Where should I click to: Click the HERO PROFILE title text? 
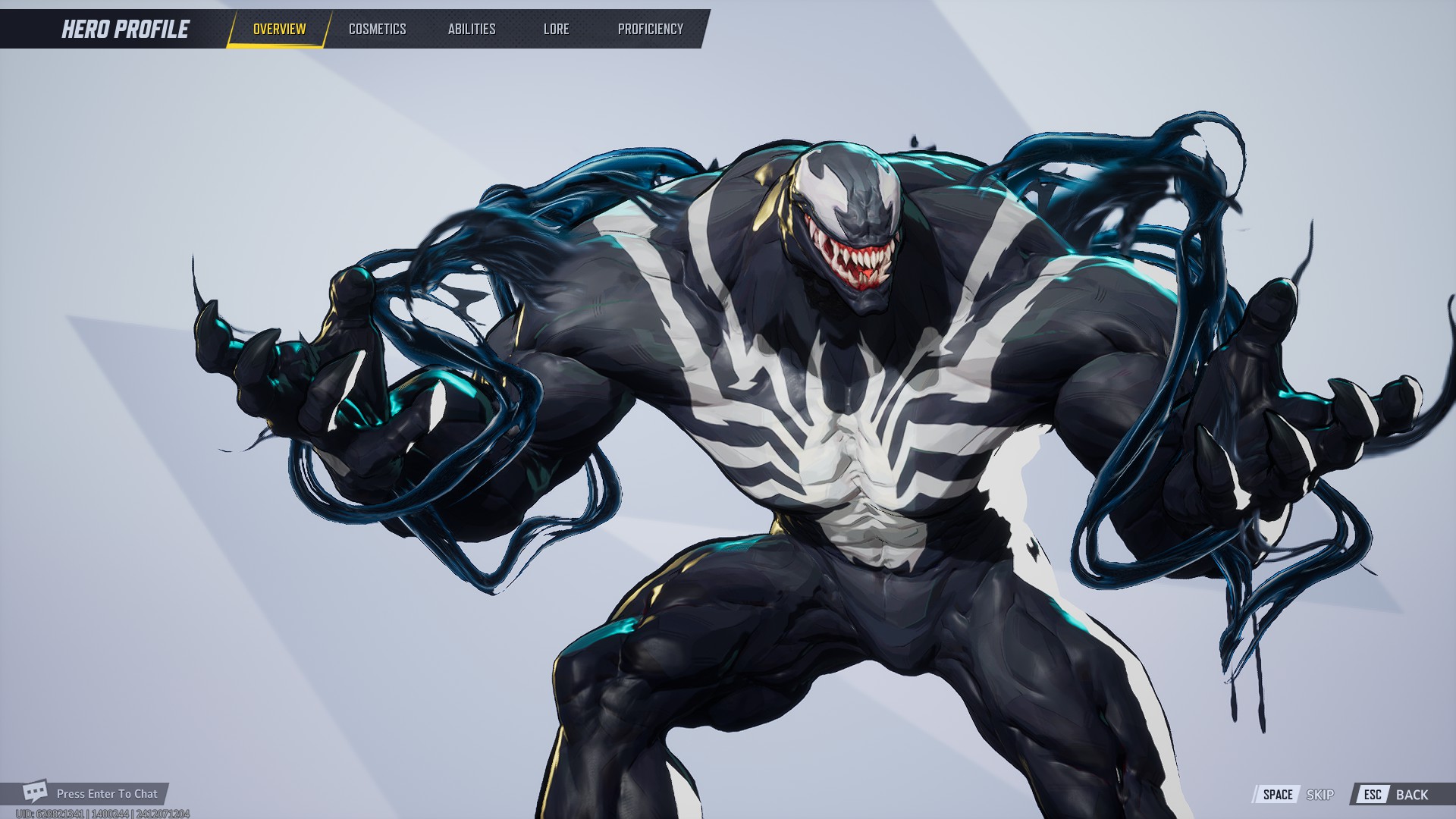[125, 29]
